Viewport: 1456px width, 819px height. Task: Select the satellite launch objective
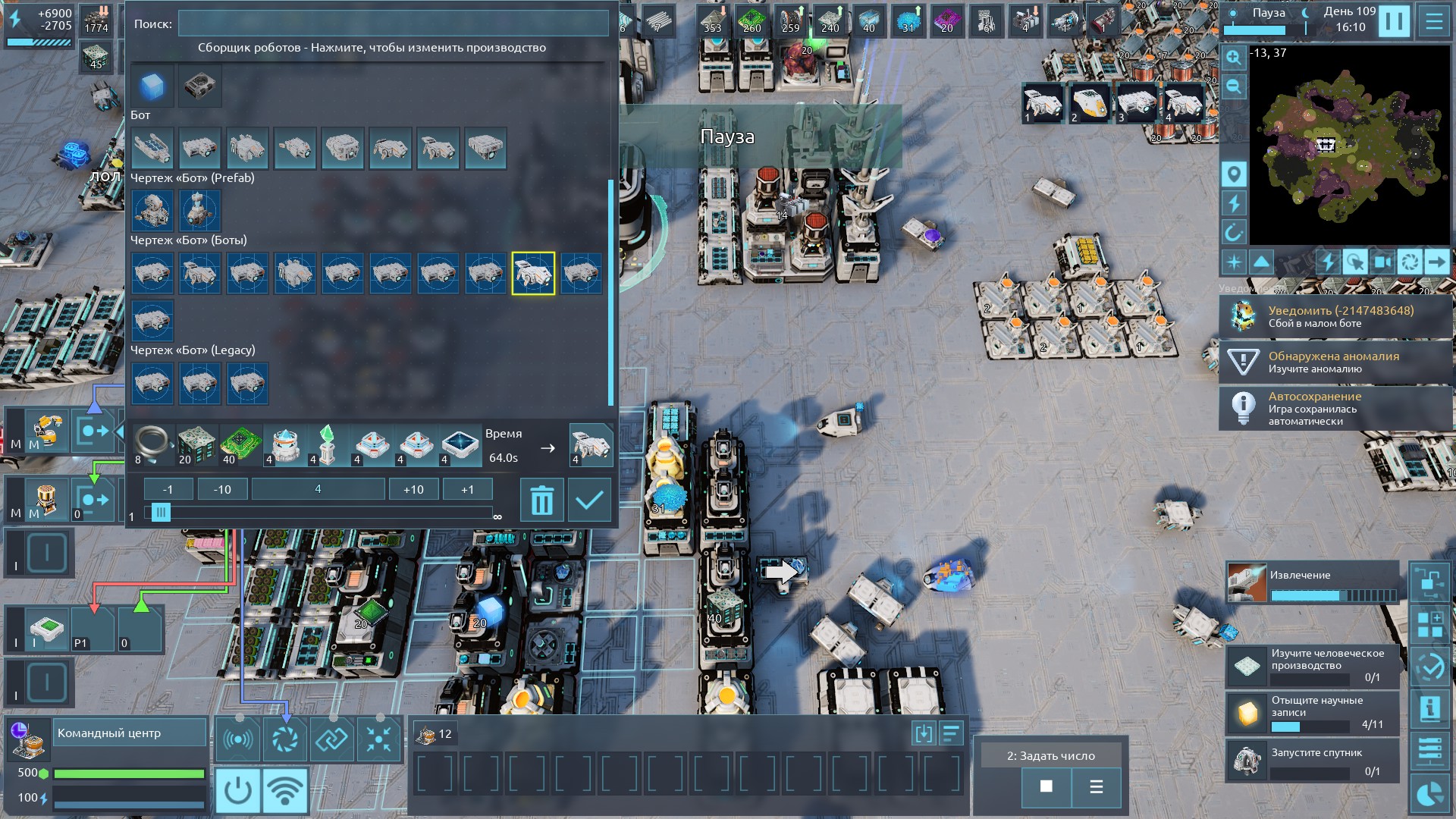(x=1312, y=760)
